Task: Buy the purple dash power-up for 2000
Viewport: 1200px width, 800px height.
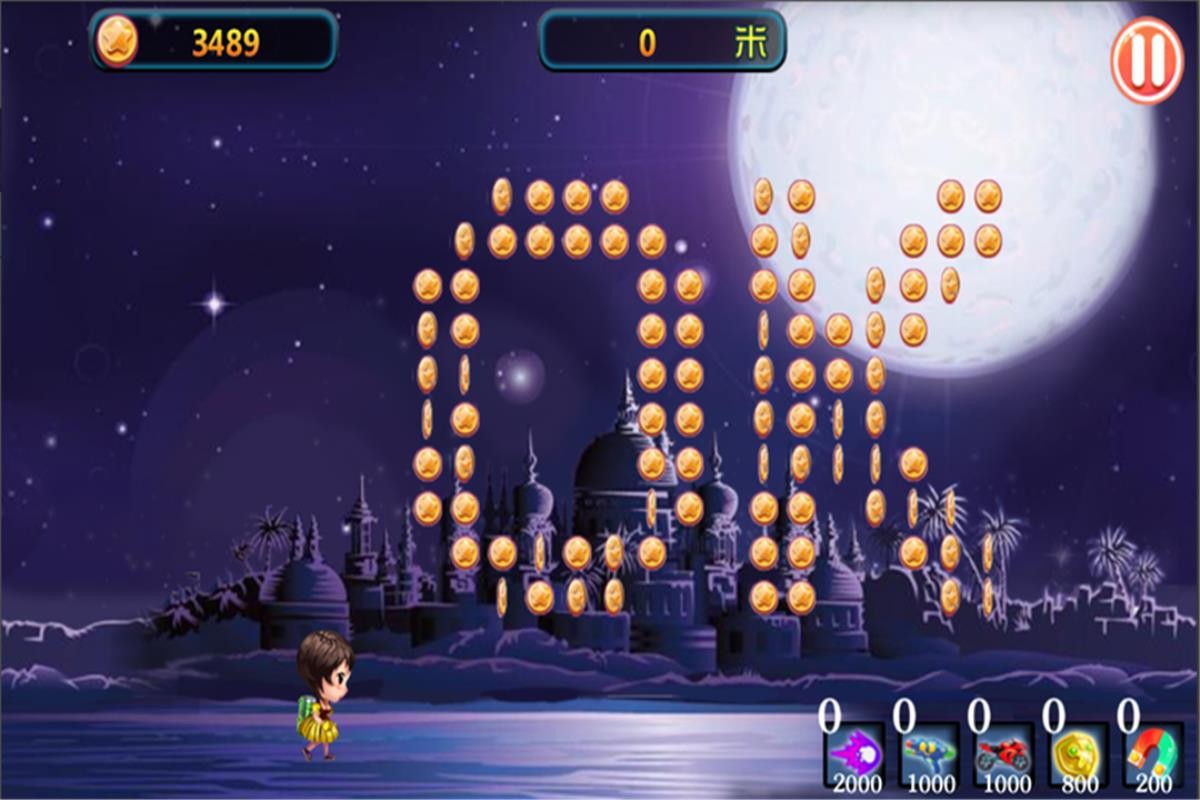Action: (x=853, y=755)
